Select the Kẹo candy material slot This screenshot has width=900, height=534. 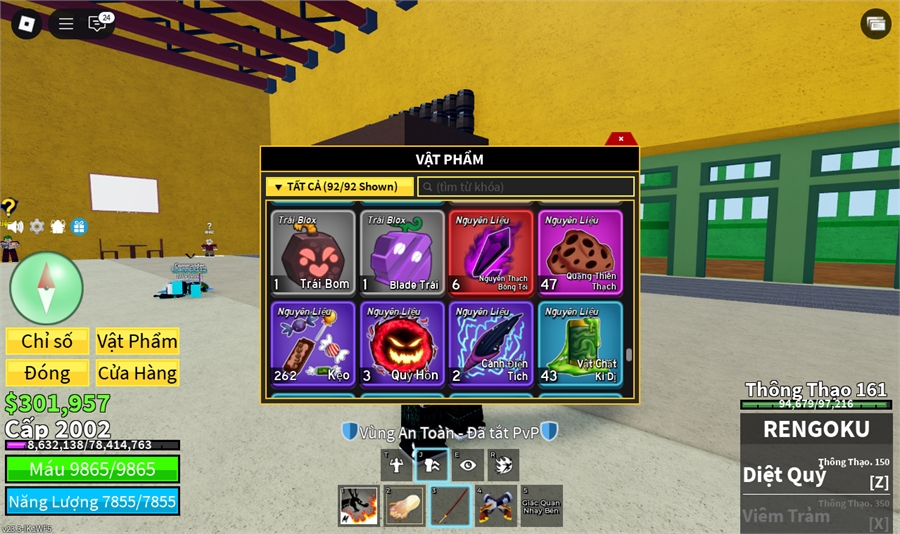pos(313,344)
